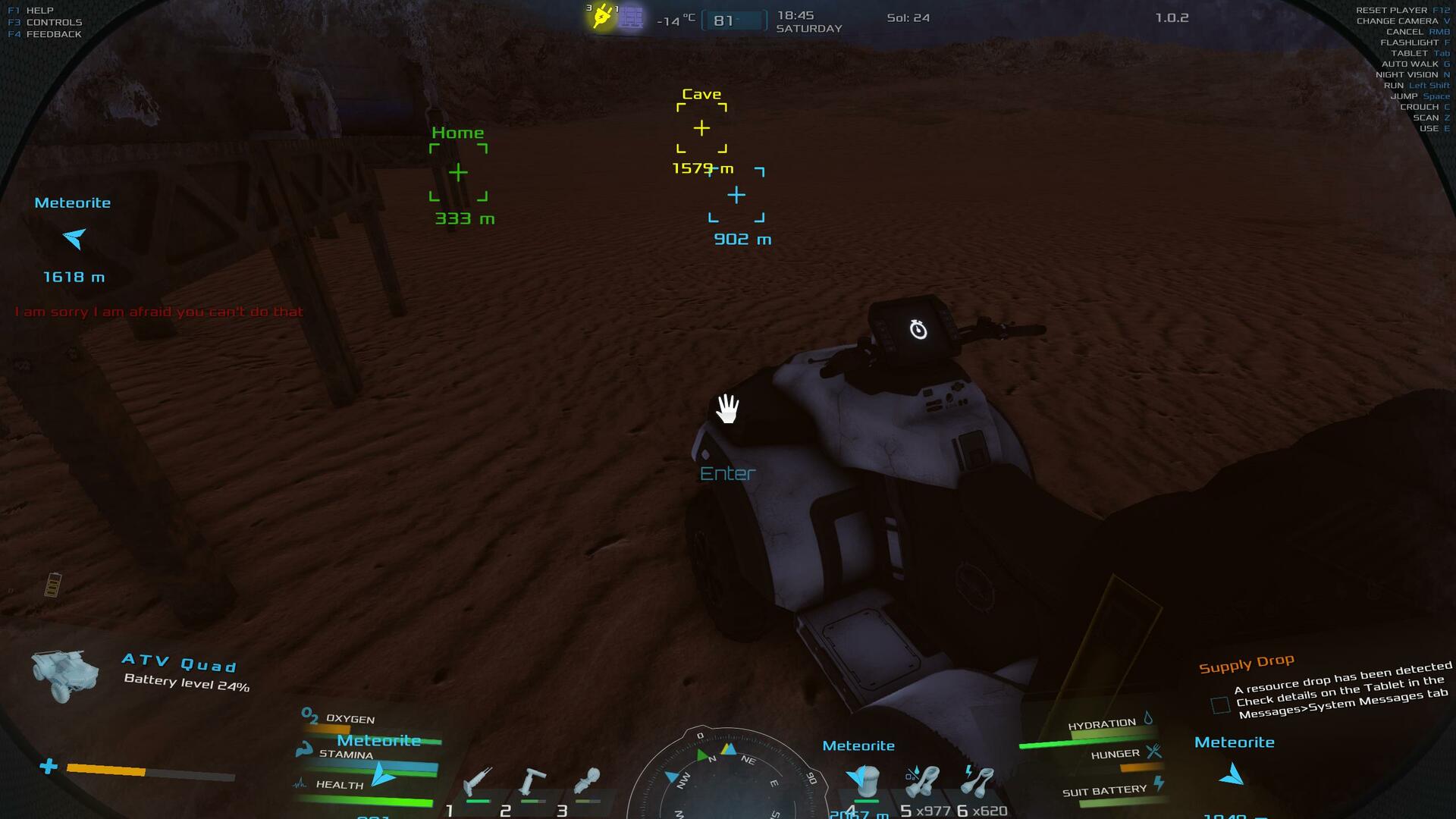Click the ATV Quad vehicle icon

65,673
